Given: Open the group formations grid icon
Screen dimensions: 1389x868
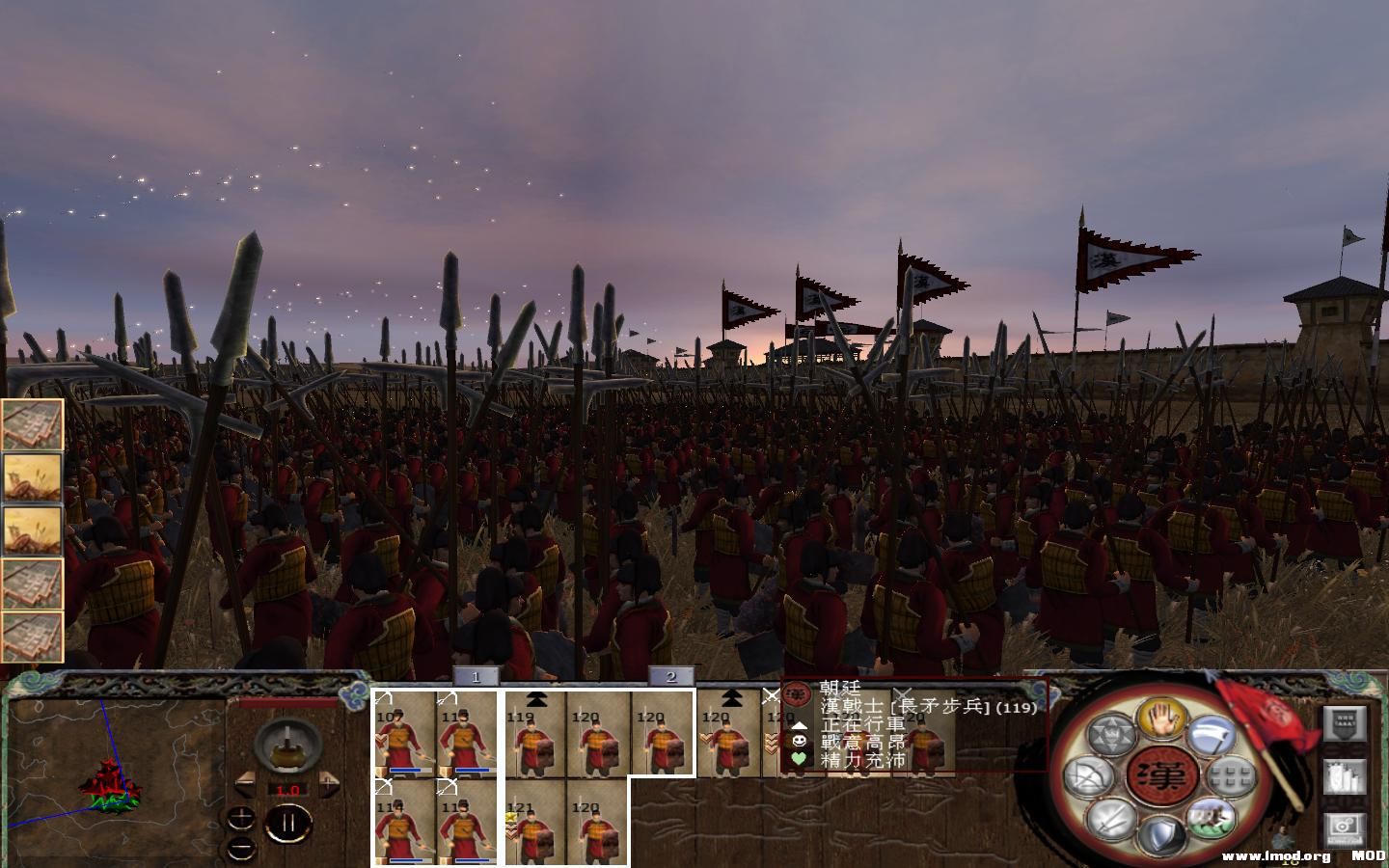Looking at the screenshot, I should (1230, 776).
